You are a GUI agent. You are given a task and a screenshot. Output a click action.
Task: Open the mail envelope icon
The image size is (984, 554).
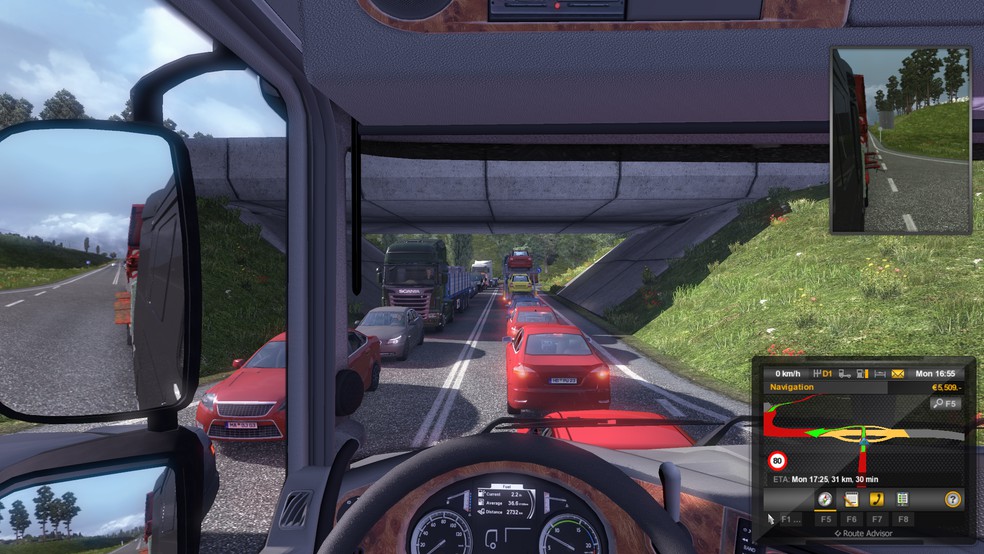(897, 373)
